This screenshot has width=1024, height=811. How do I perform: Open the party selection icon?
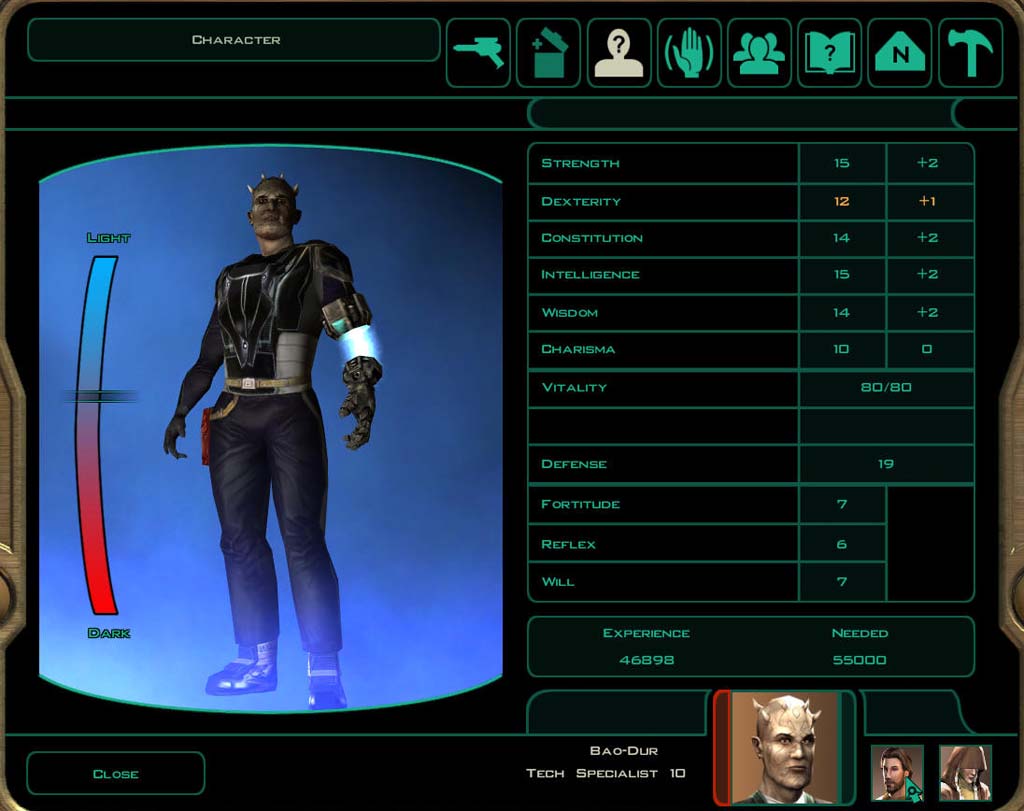pos(759,53)
